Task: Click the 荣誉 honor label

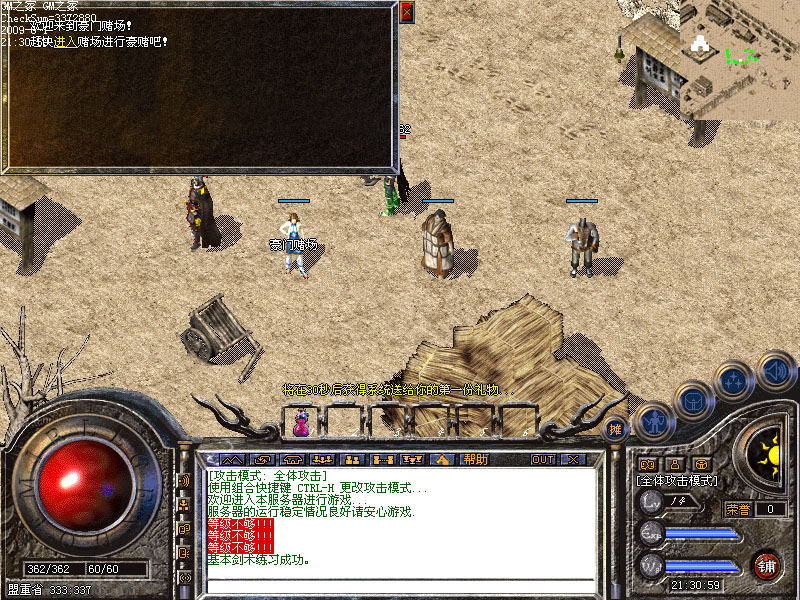Action: [738, 509]
